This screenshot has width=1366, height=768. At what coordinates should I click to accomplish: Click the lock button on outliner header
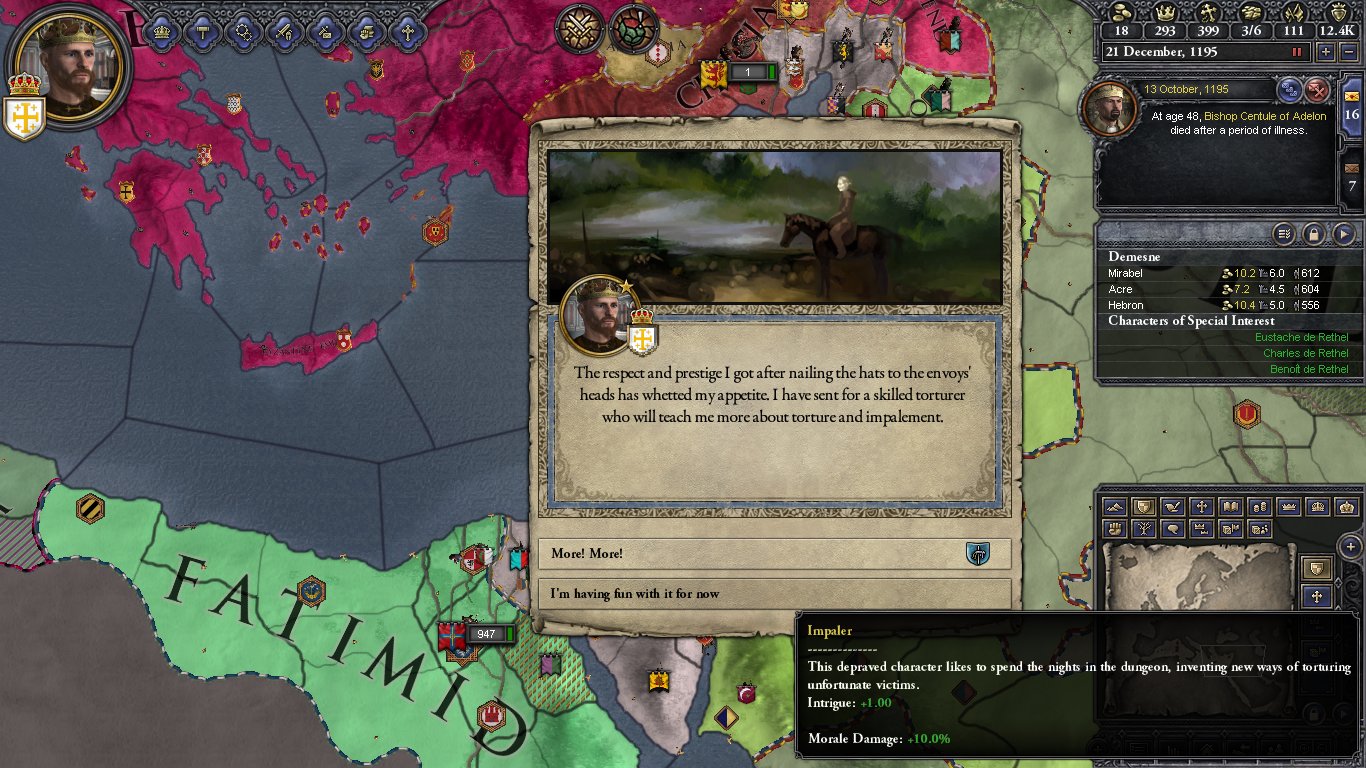point(1313,234)
